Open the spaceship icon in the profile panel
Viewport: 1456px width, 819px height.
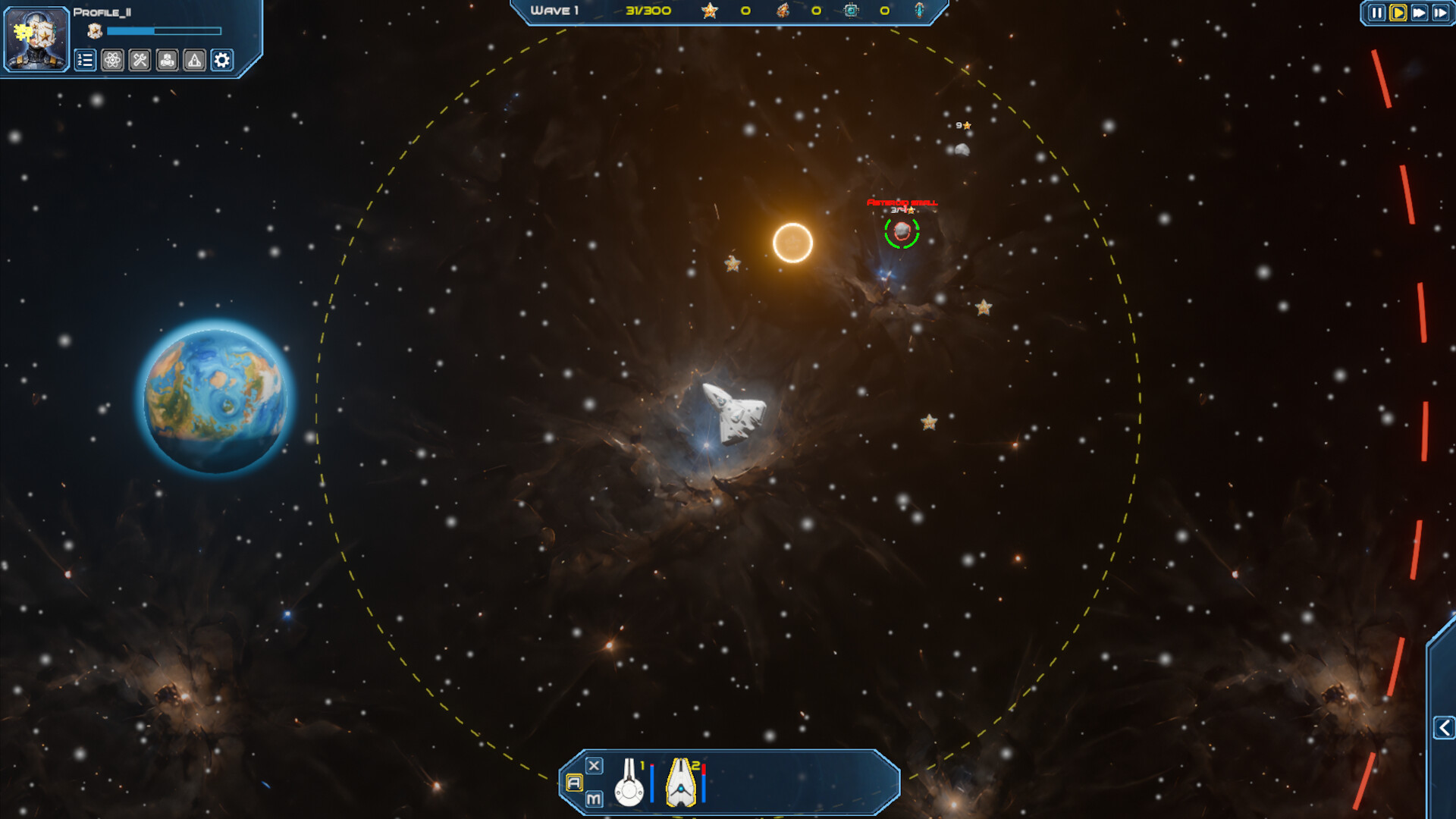coord(194,61)
